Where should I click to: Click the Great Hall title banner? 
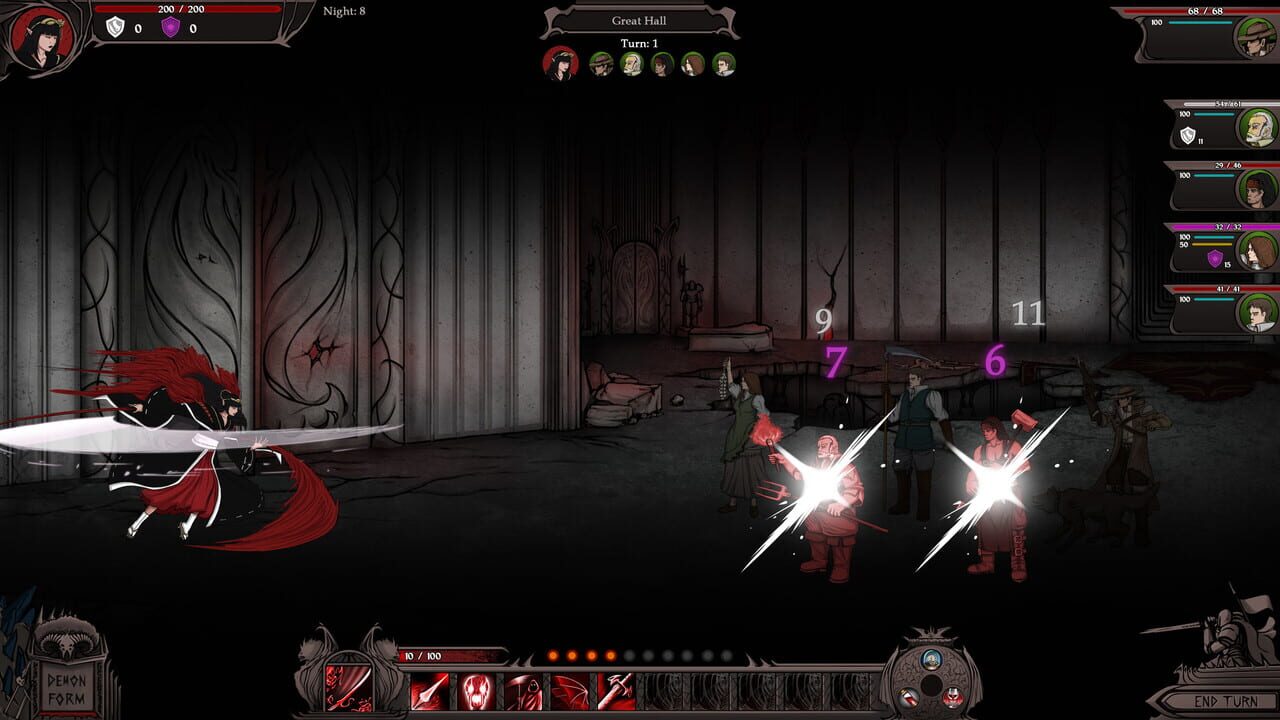click(x=638, y=20)
